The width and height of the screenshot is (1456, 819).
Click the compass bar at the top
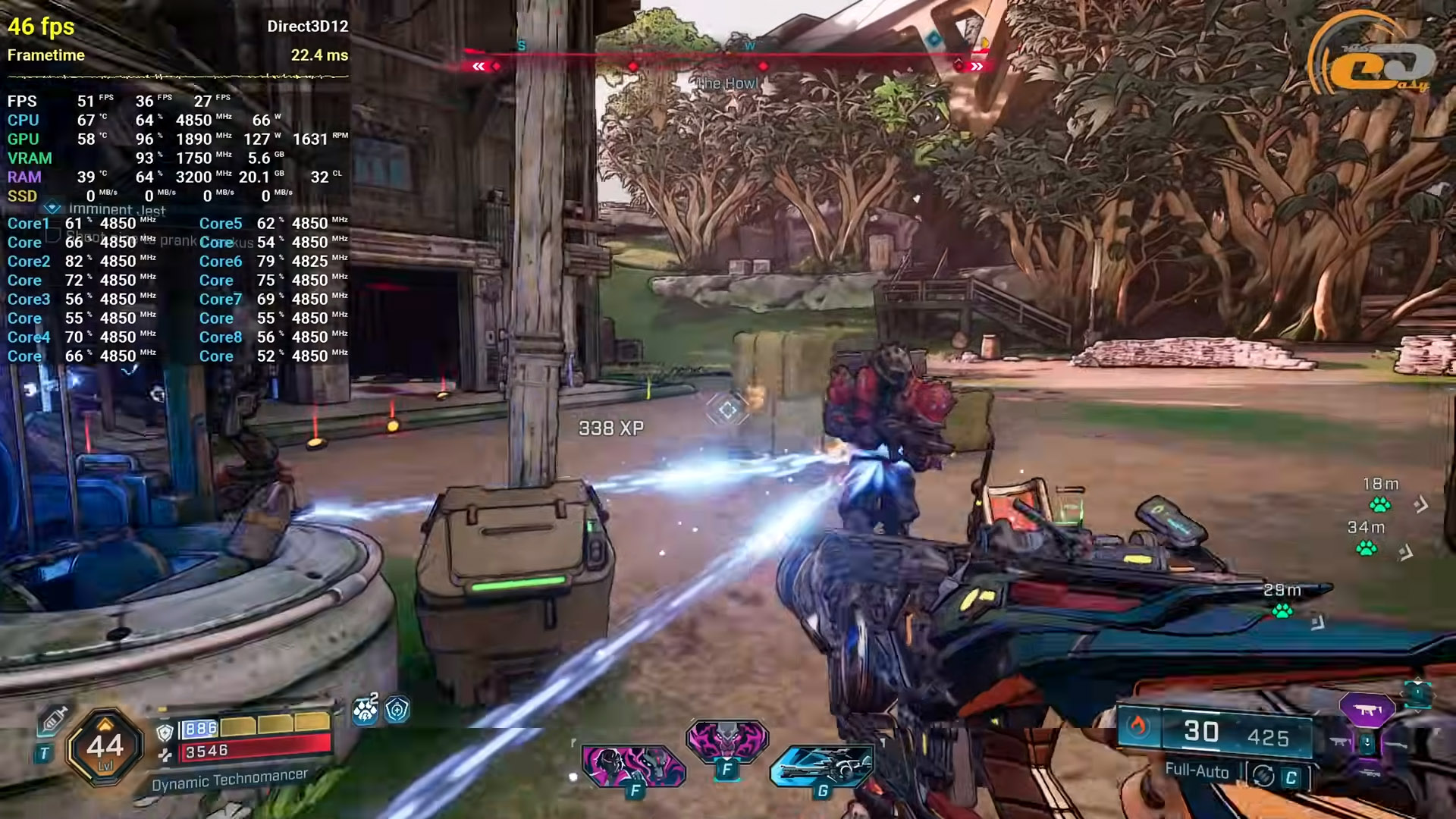click(x=728, y=56)
